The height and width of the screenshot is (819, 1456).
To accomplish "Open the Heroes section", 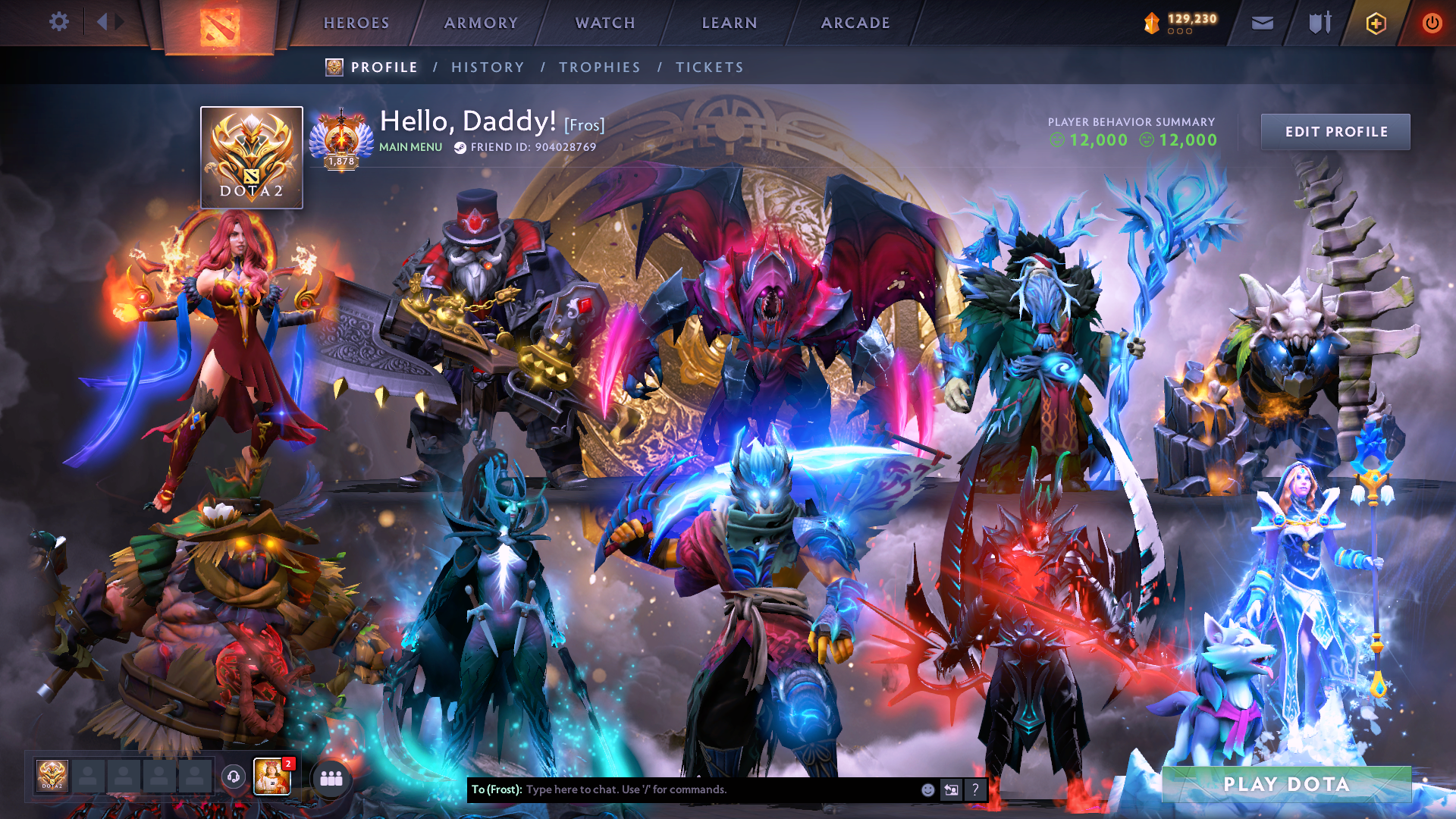I will coord(356,23).
